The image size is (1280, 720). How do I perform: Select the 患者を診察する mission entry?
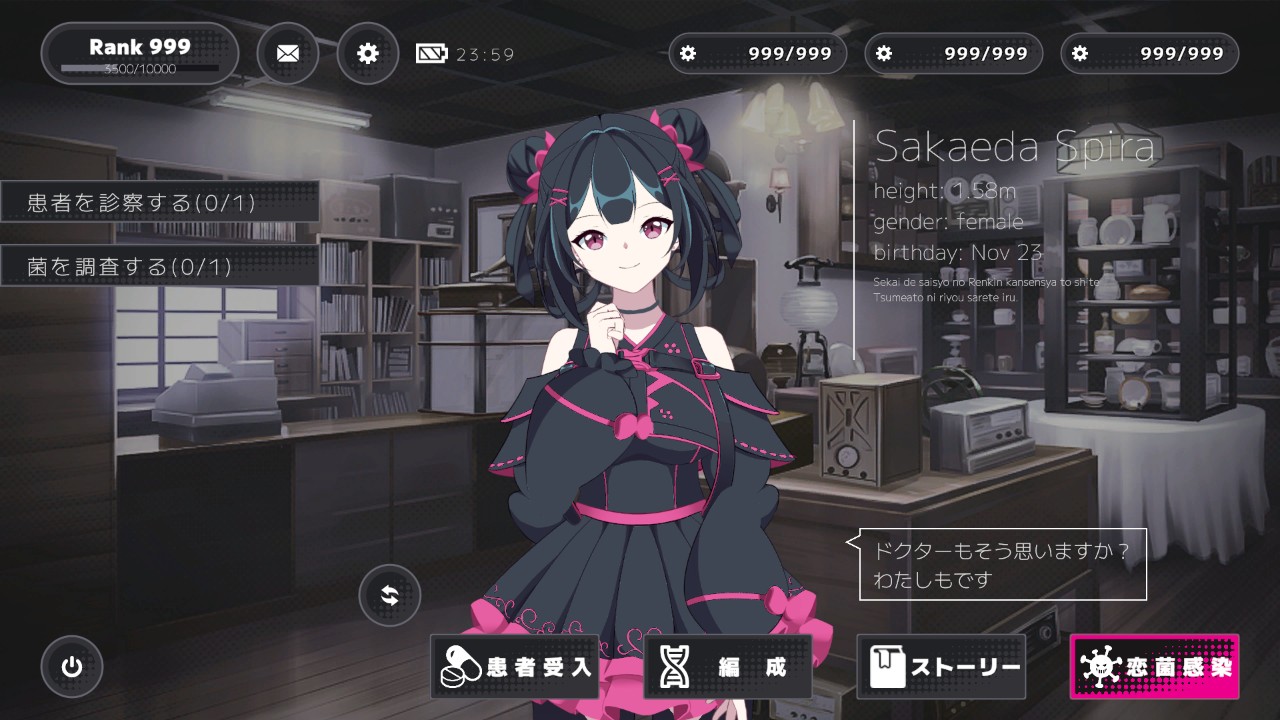(x=160, y=203)
